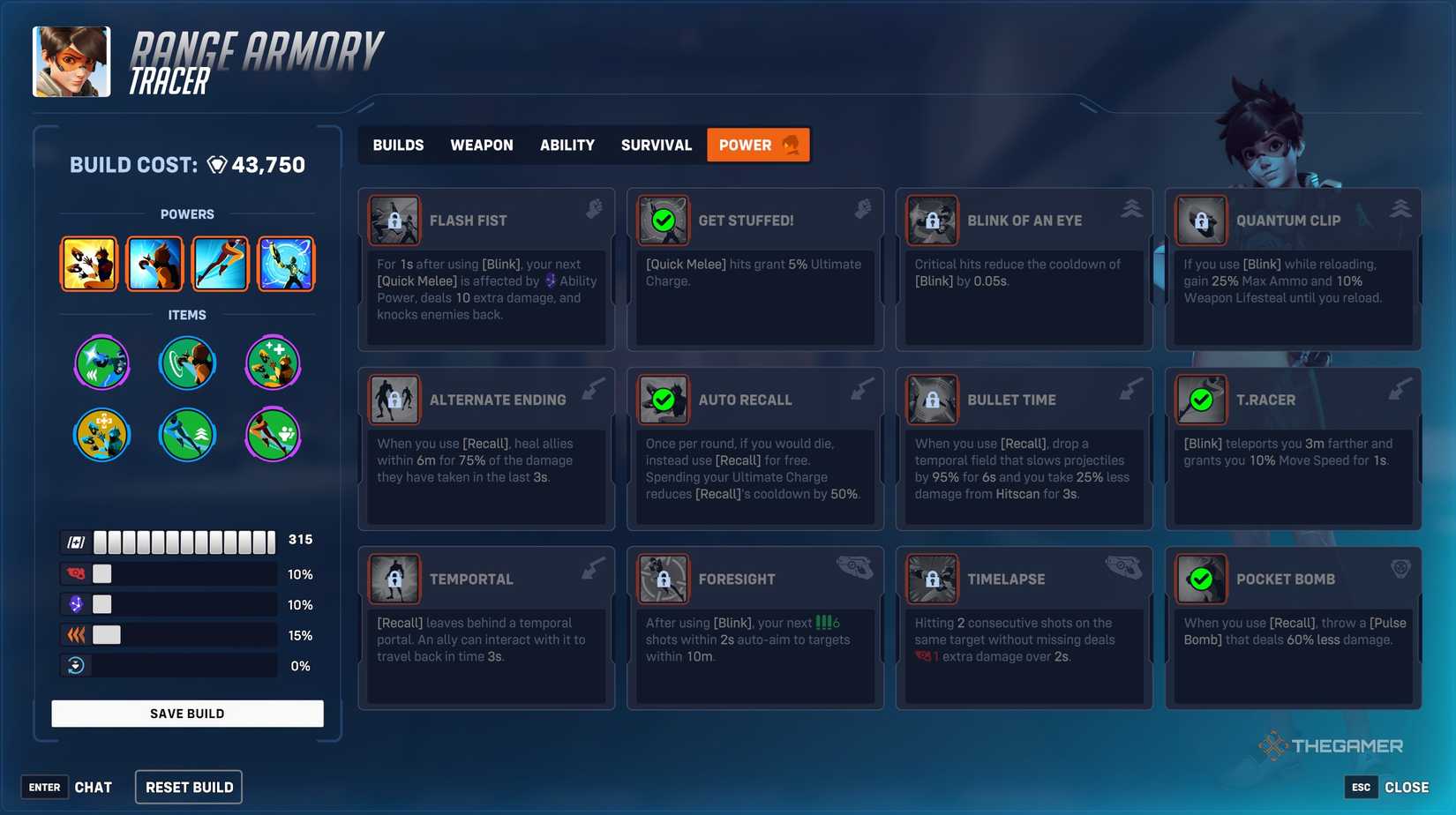Select the Temportal power card
Image resolution: width=1456 pixels, height=815 pixels.
[x=486, y=627]
